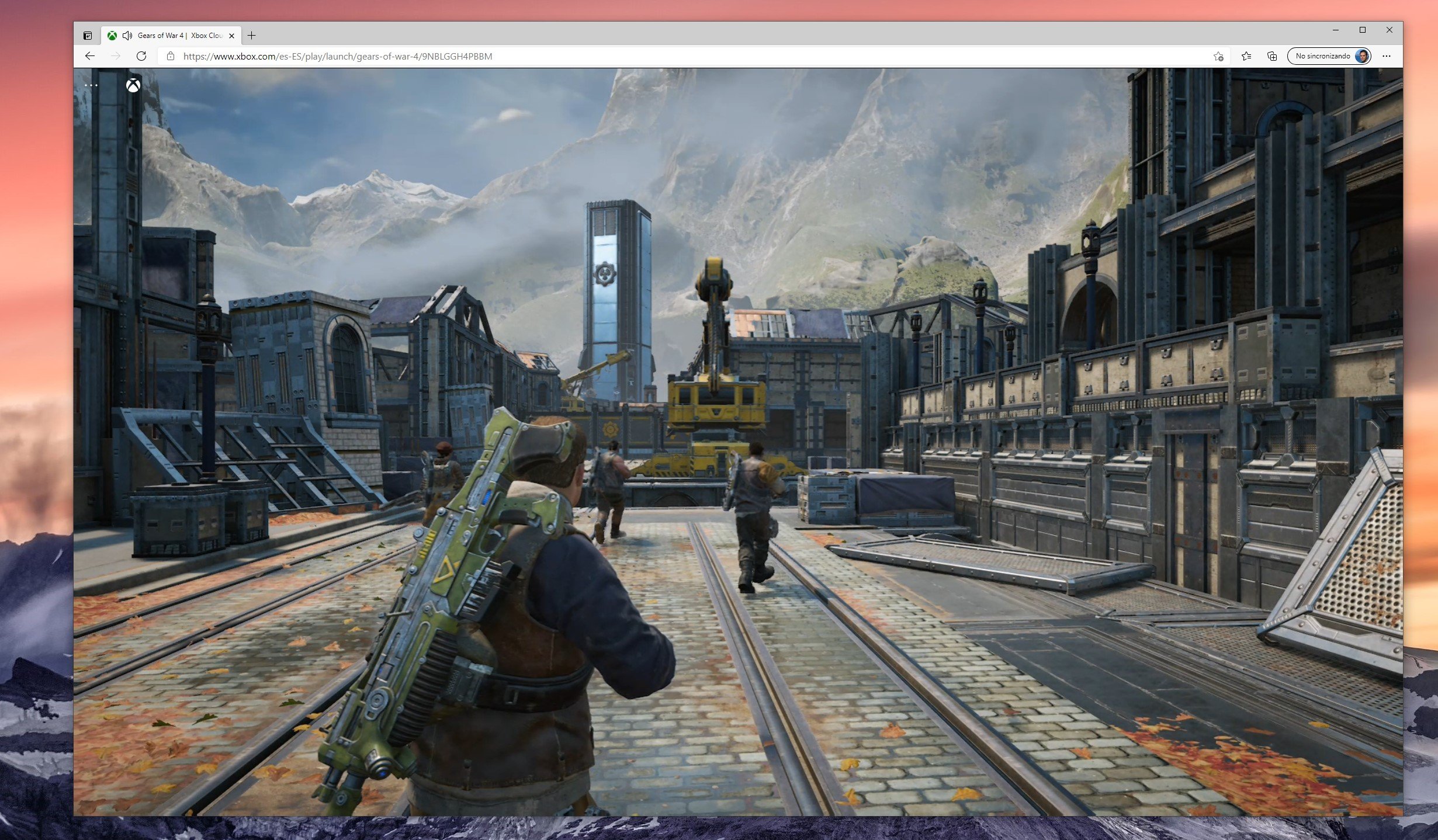Reload the Gears of War 4 page
The width and height of the screenshot is (1438, 840).
[x=141, y=56]
